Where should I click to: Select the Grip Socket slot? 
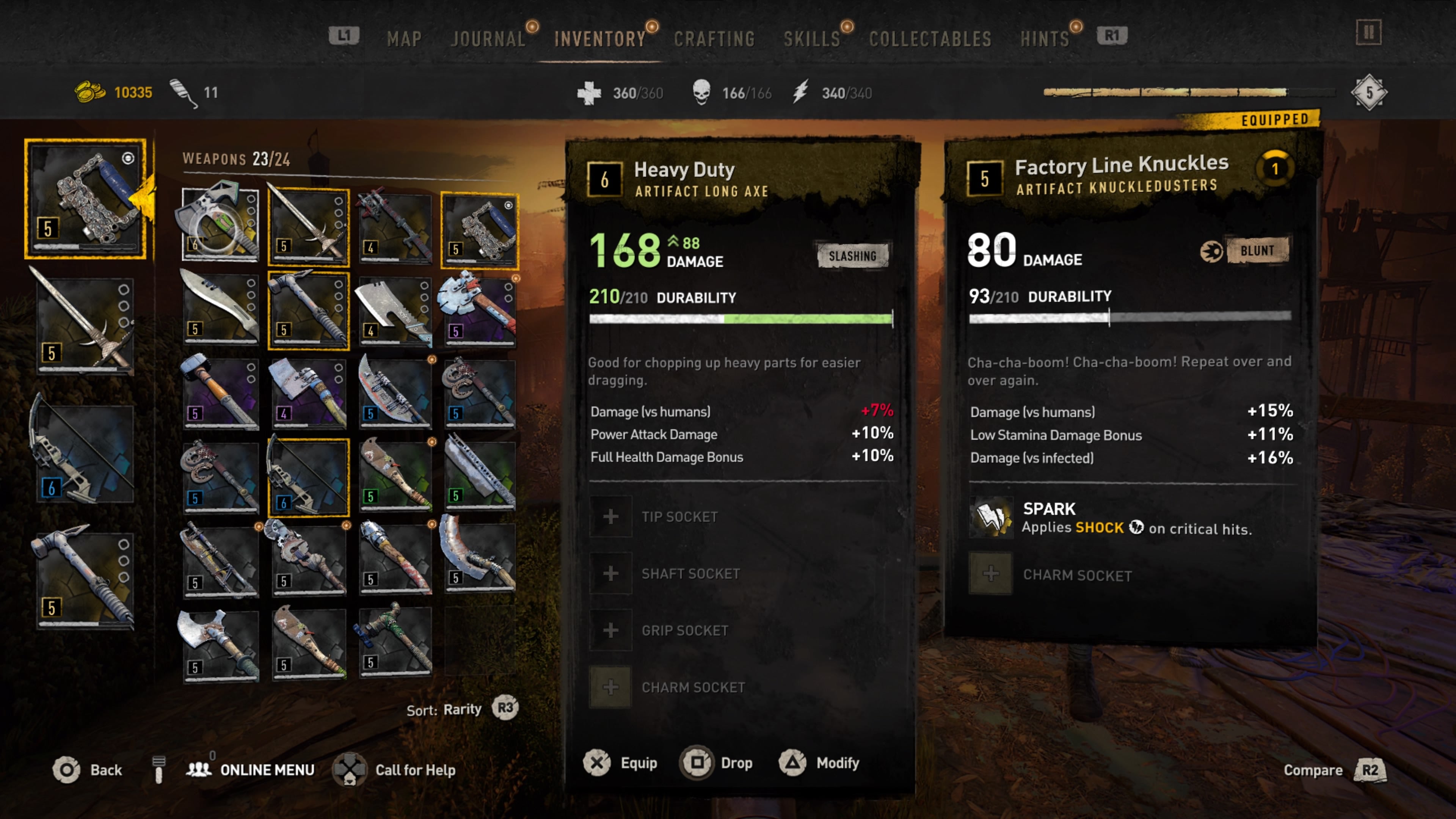pyautogui.click(x=610, y=630)
